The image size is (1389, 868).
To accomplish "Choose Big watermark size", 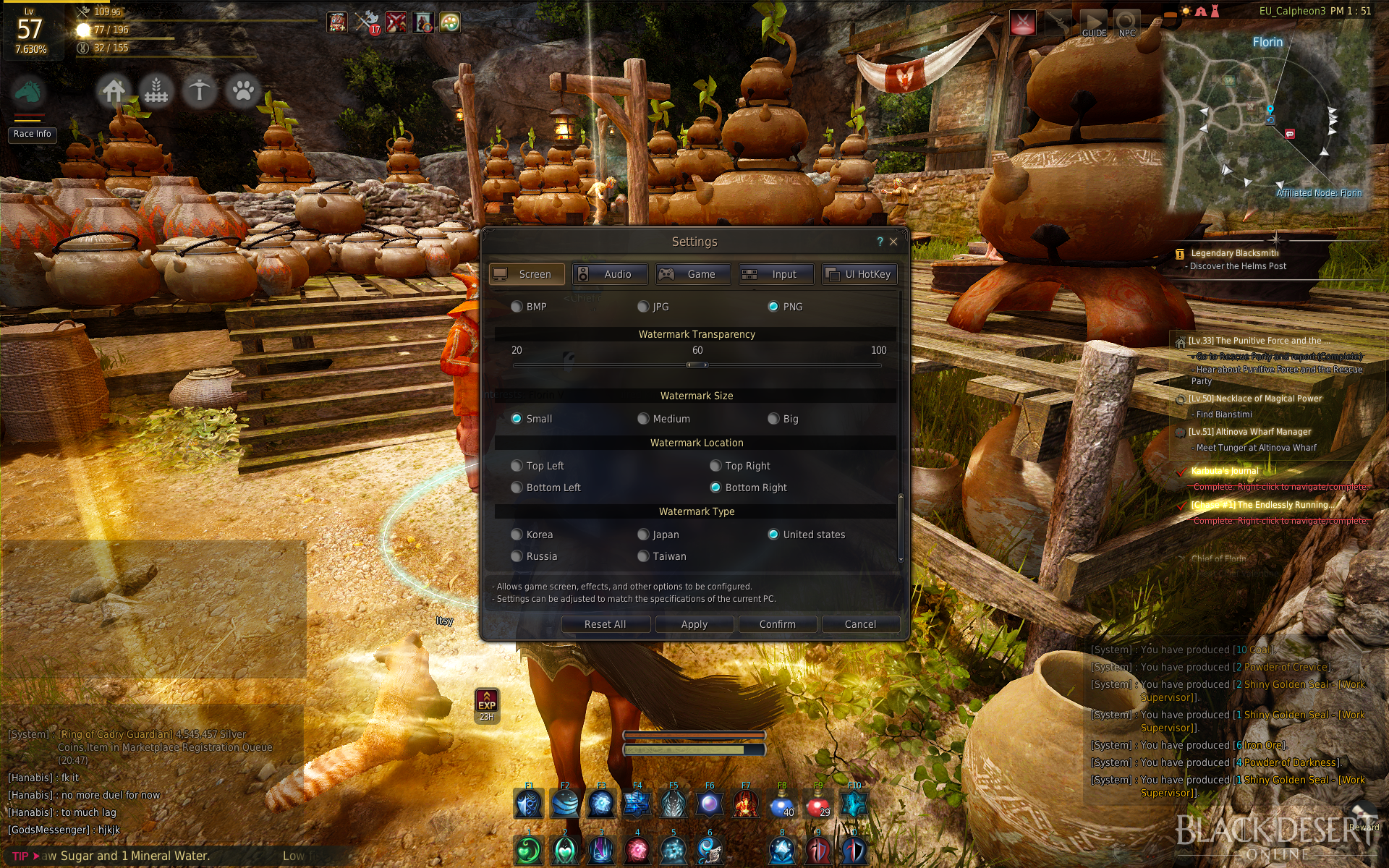I will pyautogui.click(x=773, y=419).
